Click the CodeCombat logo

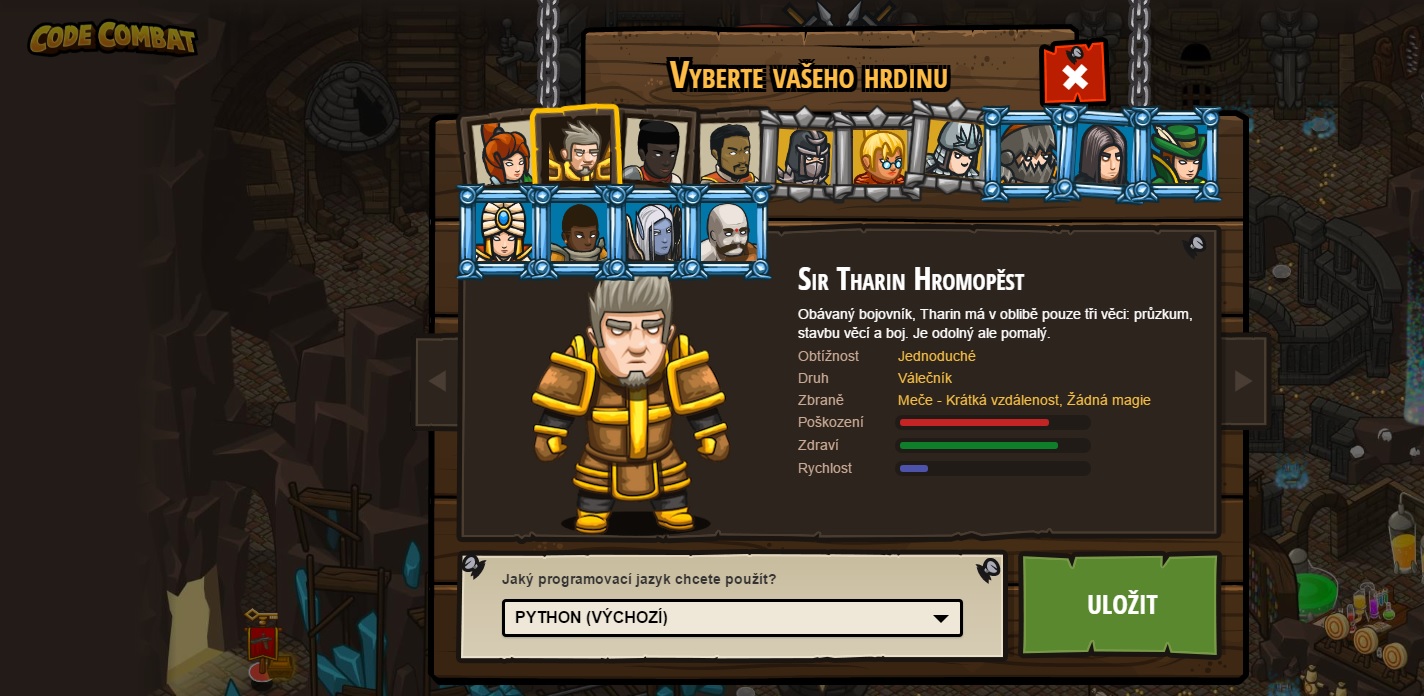(x=112, y=38)
